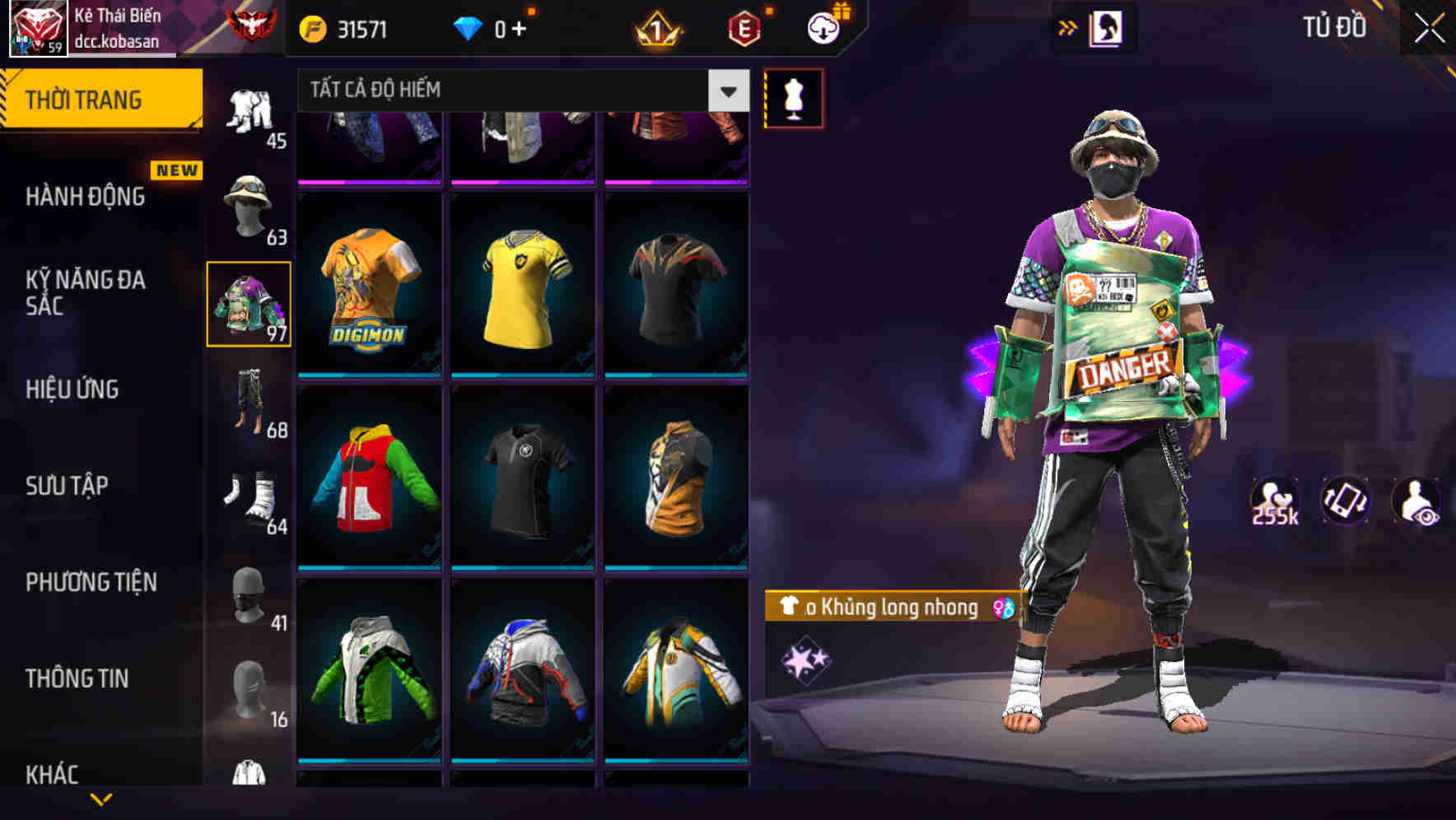Screen dimensions: 1456x820
Task: Click the 255k likes icon
Action: (1276, 501)
